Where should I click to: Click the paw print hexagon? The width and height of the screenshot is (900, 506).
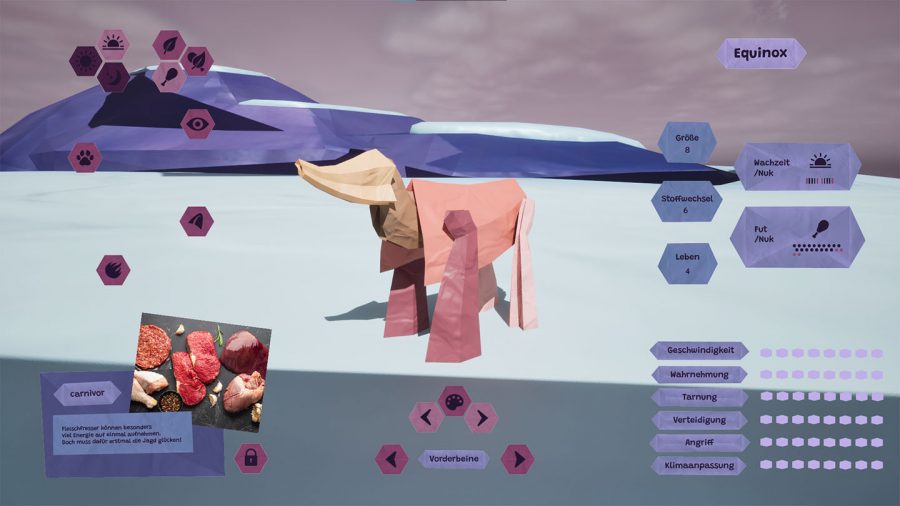point(85,157)
